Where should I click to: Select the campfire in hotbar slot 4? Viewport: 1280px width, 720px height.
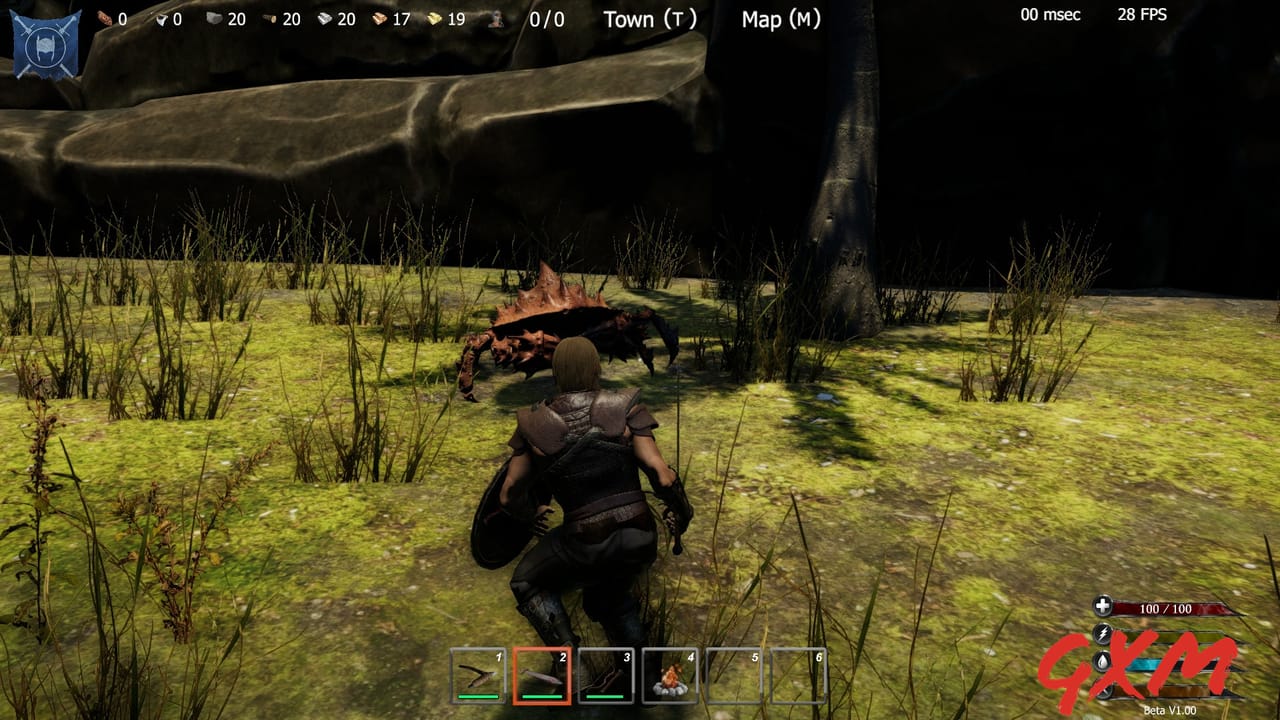pyautogui.click(x=672, y=676)
